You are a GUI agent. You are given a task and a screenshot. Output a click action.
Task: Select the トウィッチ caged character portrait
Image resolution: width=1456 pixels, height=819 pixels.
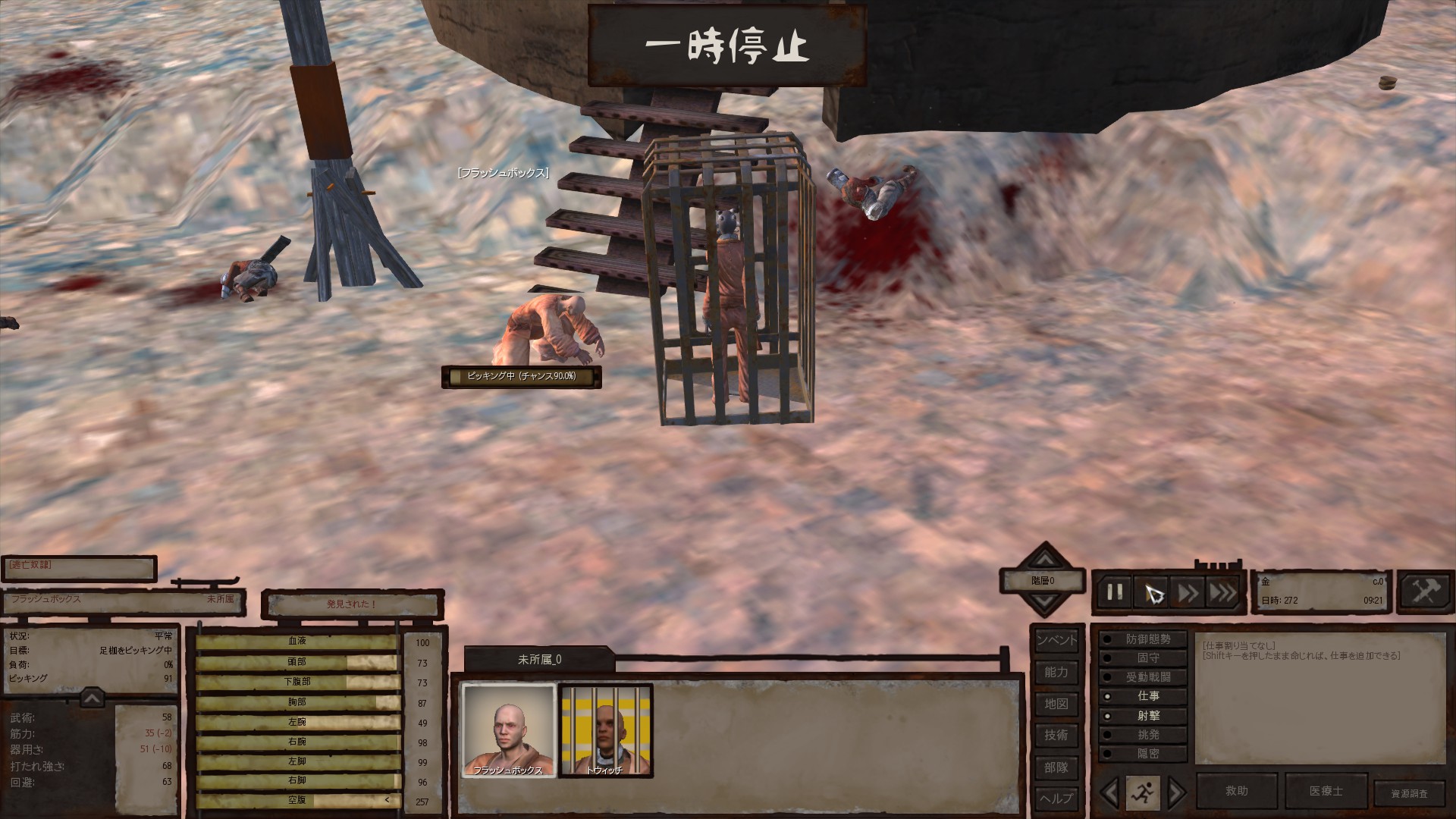[605, 730]
